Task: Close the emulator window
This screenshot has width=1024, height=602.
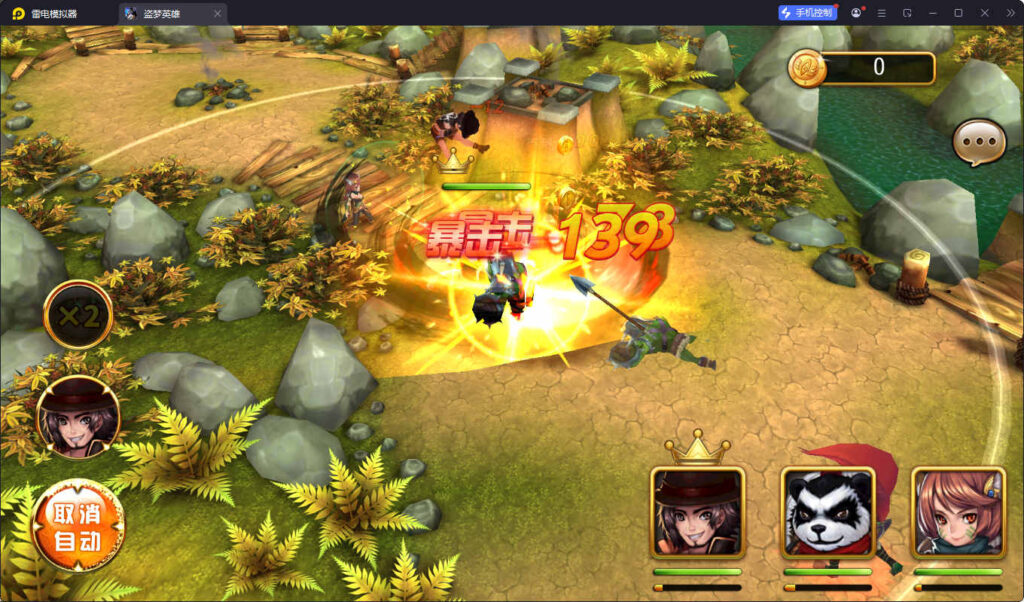Action: tap(984, 13)
